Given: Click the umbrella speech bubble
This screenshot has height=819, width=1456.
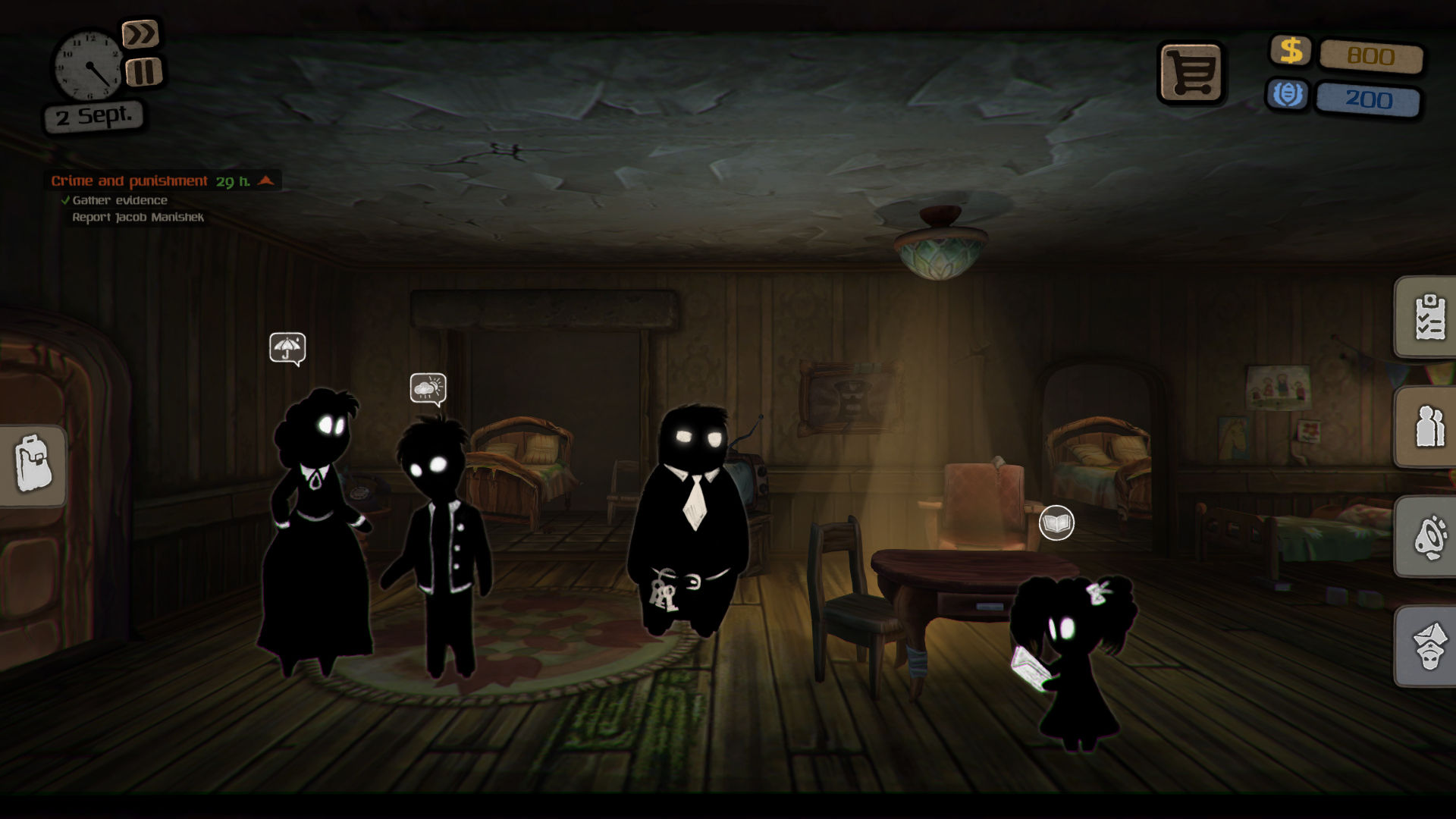Looking at the screenshot, I should [287, 348].
